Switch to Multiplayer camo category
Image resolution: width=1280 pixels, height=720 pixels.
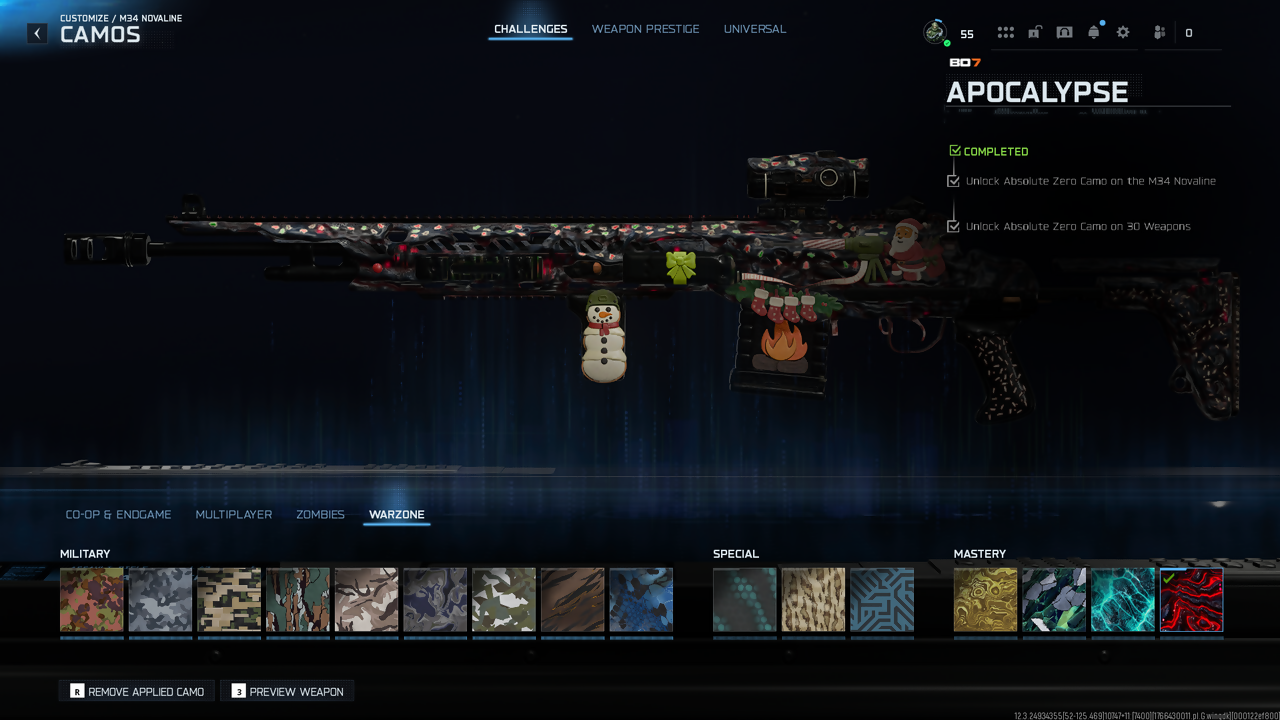coord(233,514)
